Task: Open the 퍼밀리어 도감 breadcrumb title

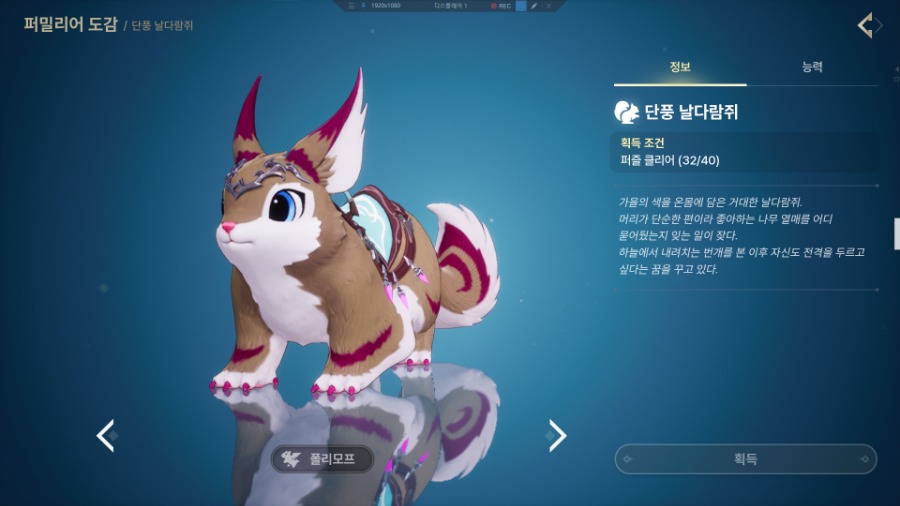Action: (x=70, y=24)
